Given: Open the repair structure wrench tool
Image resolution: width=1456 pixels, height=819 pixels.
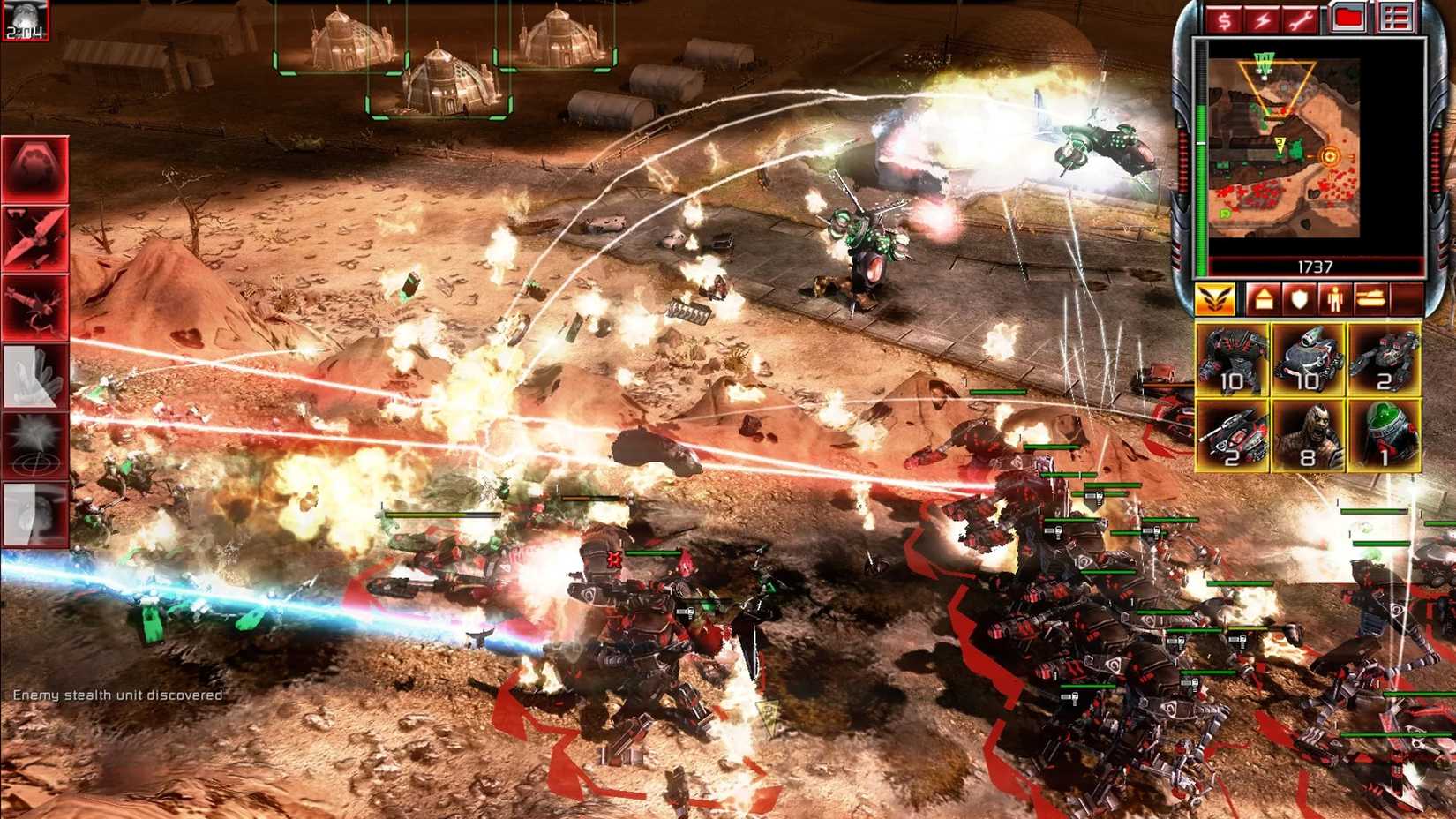Looking at the screenshot, I should point(1302,21).
